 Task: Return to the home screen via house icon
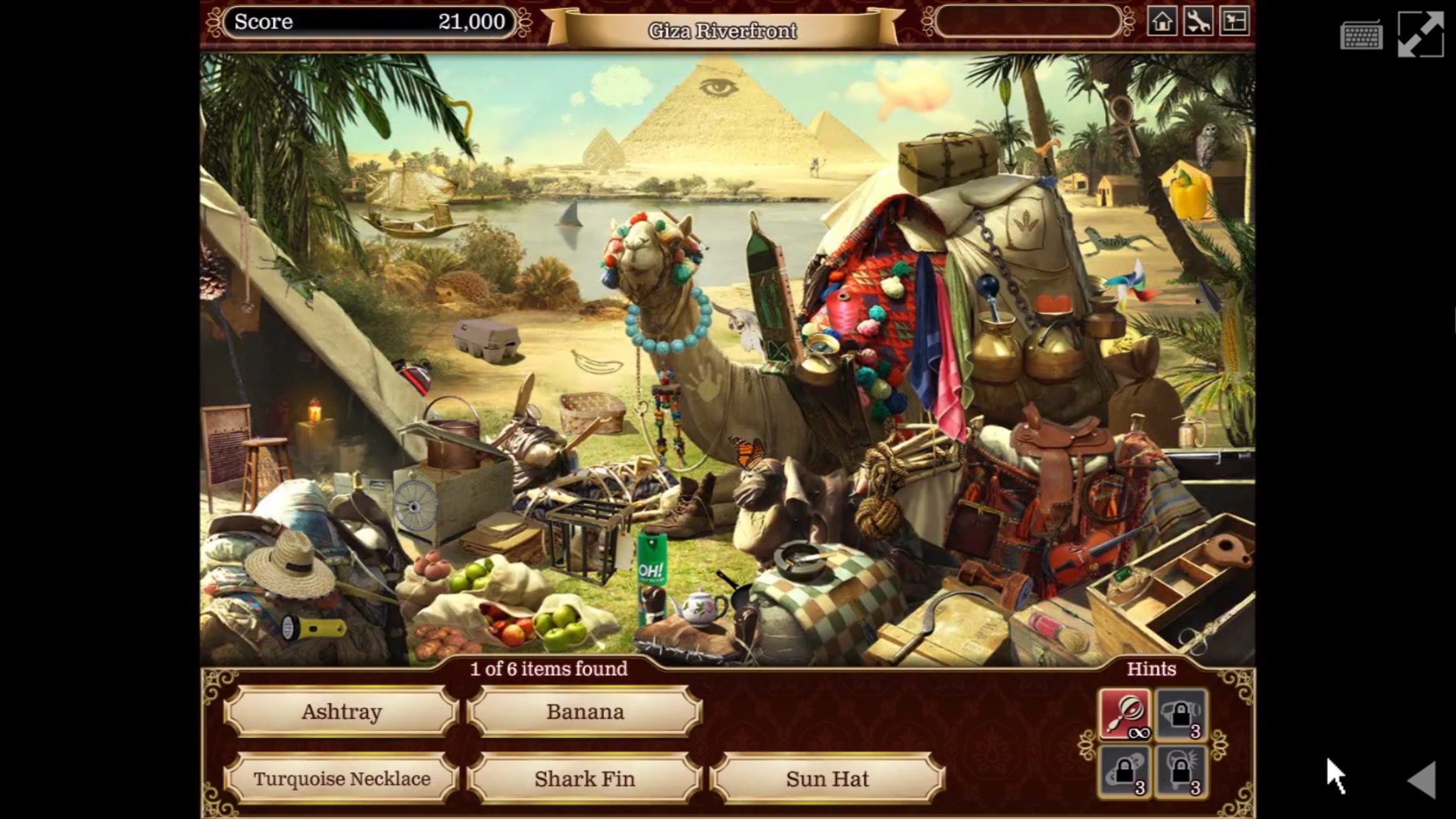click(1162, 22)
